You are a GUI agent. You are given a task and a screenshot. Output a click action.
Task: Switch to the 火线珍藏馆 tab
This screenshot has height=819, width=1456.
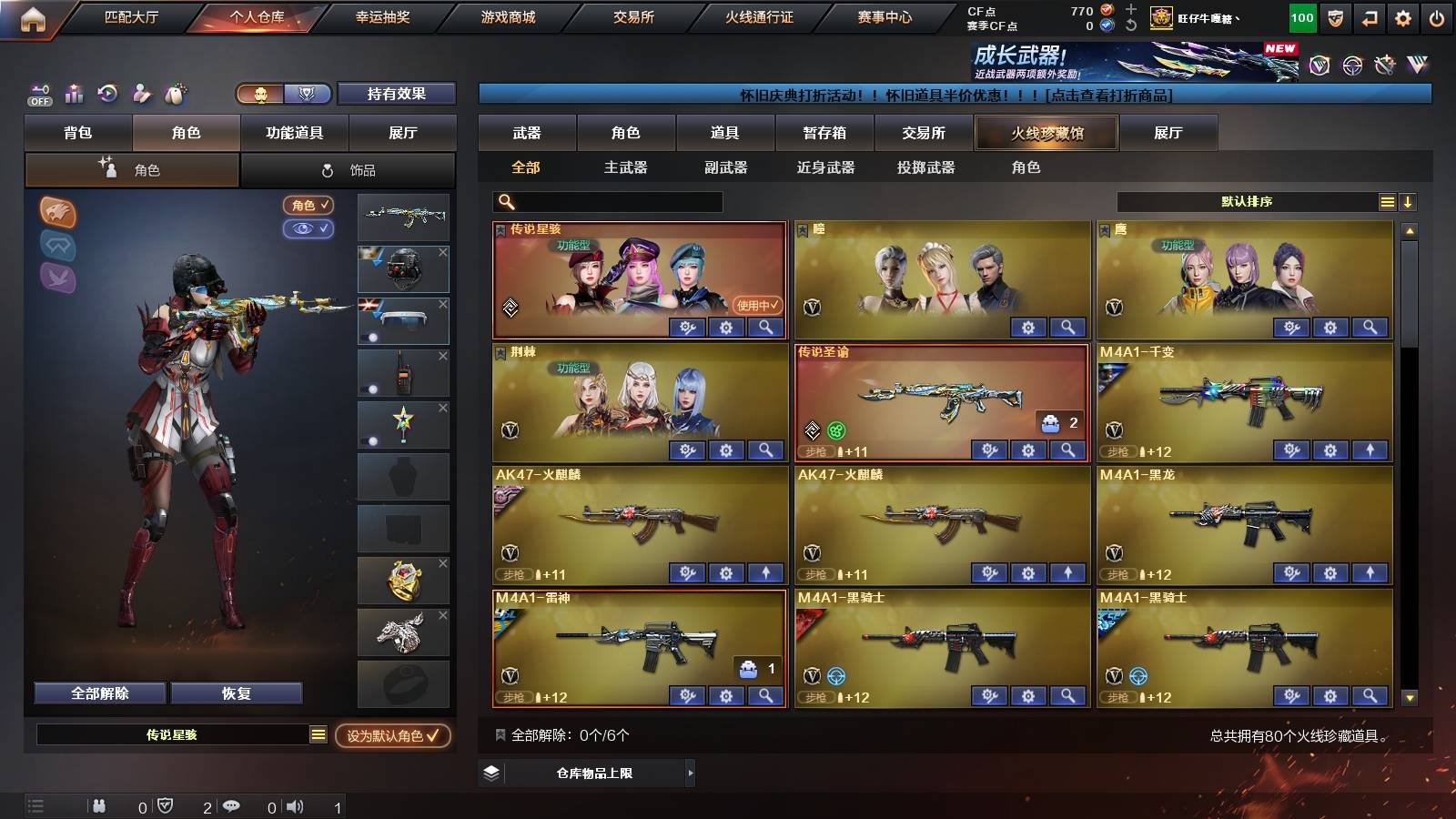click(x=1046, y=133)
